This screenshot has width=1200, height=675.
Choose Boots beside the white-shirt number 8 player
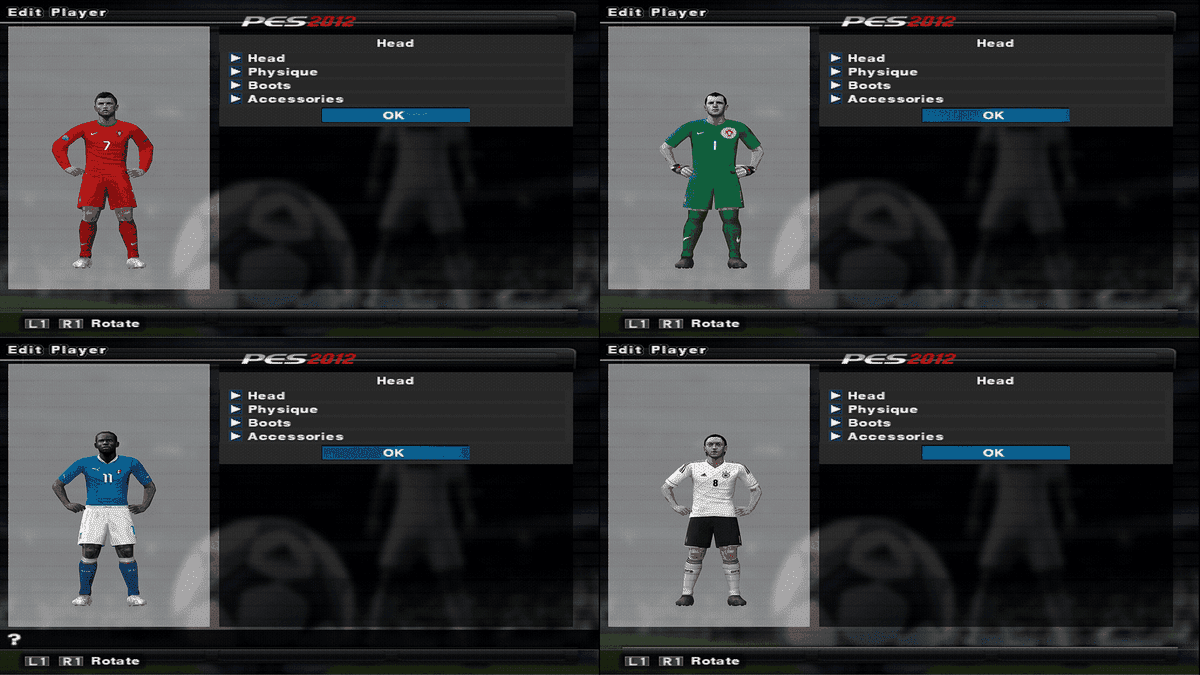[869, 423]
